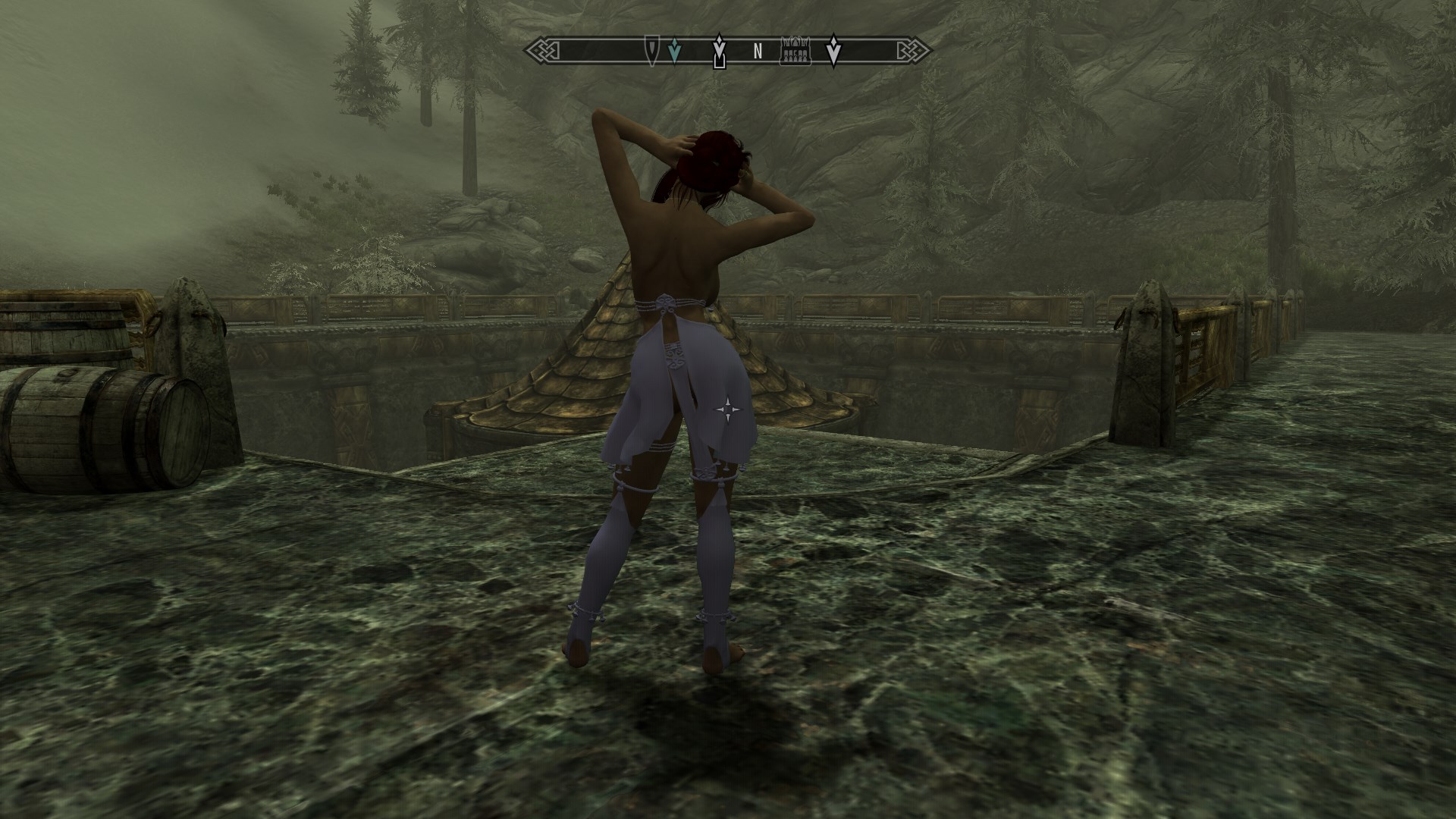Click the shield-shaped marker on the compass
This screenshot has width=1456, height=819.
pyautogui.click(x=651, y=50)
